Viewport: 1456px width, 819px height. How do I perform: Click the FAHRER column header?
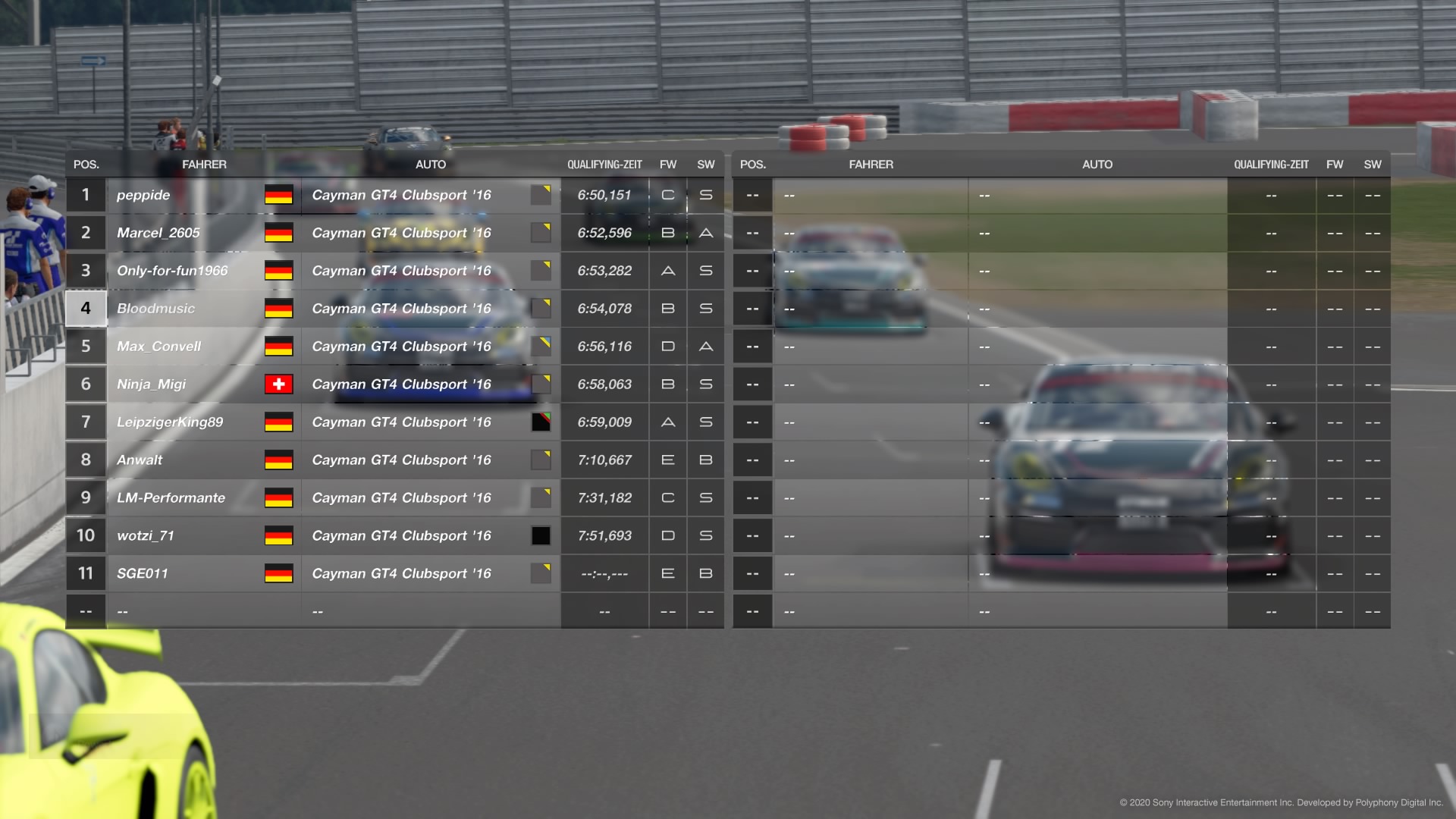pyautogui.click(x=205, y=164)
